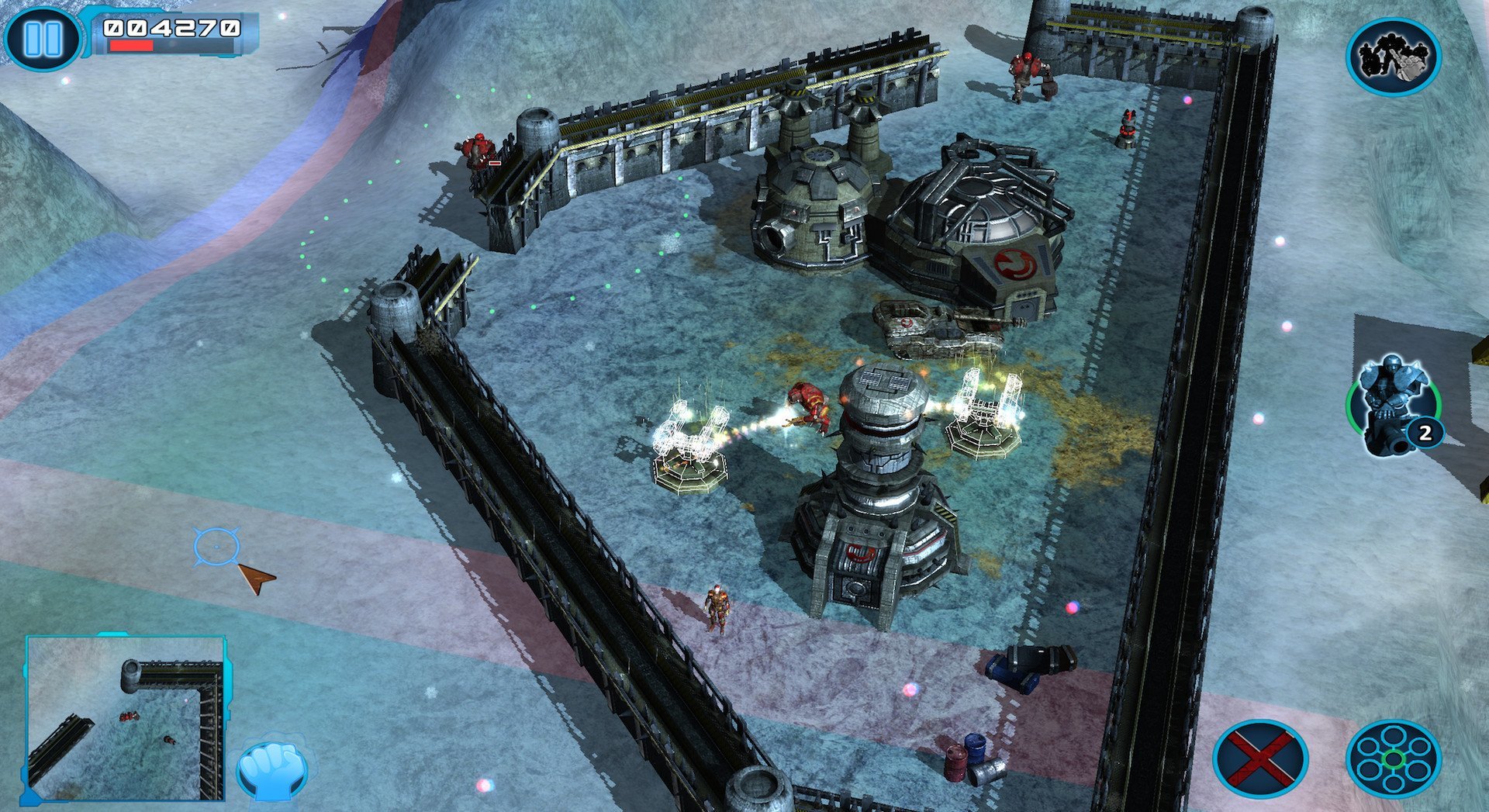1489x812 pixels.
Task: Pause the game with the blue pause button
Action: pyautogui.click(x=42, y=37)
